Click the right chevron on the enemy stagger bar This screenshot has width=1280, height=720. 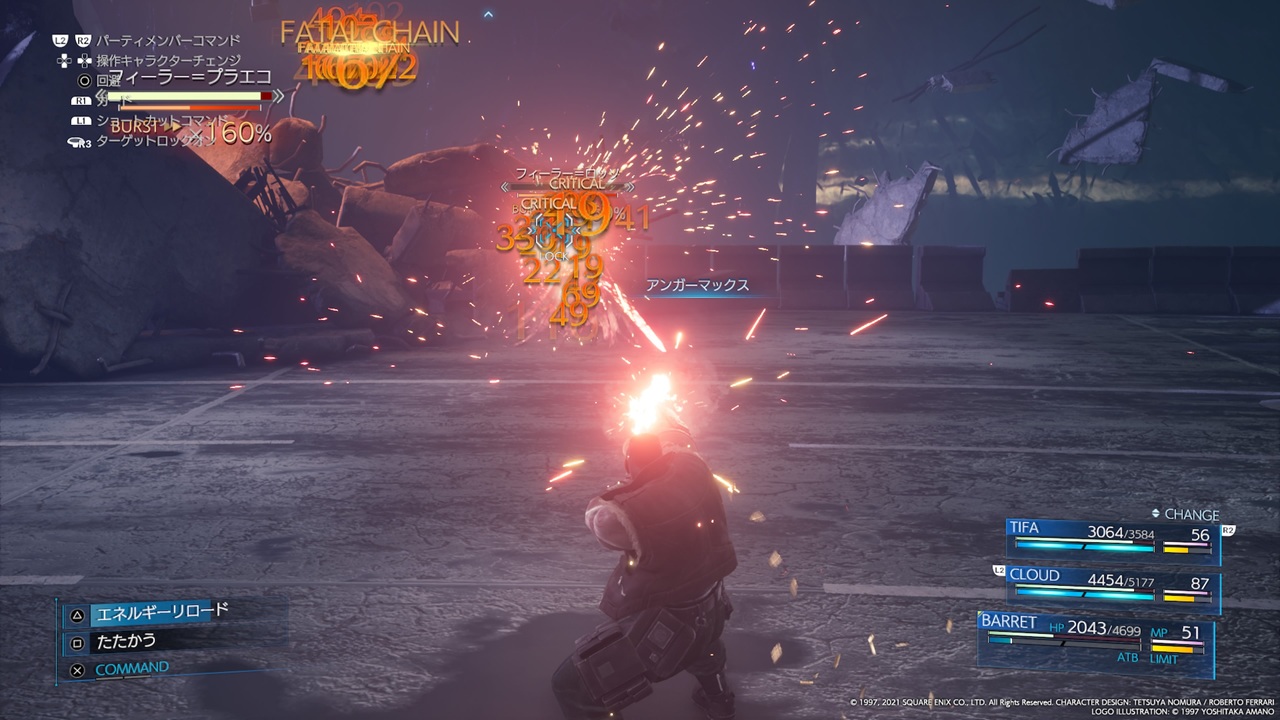(x=630, y=187)
